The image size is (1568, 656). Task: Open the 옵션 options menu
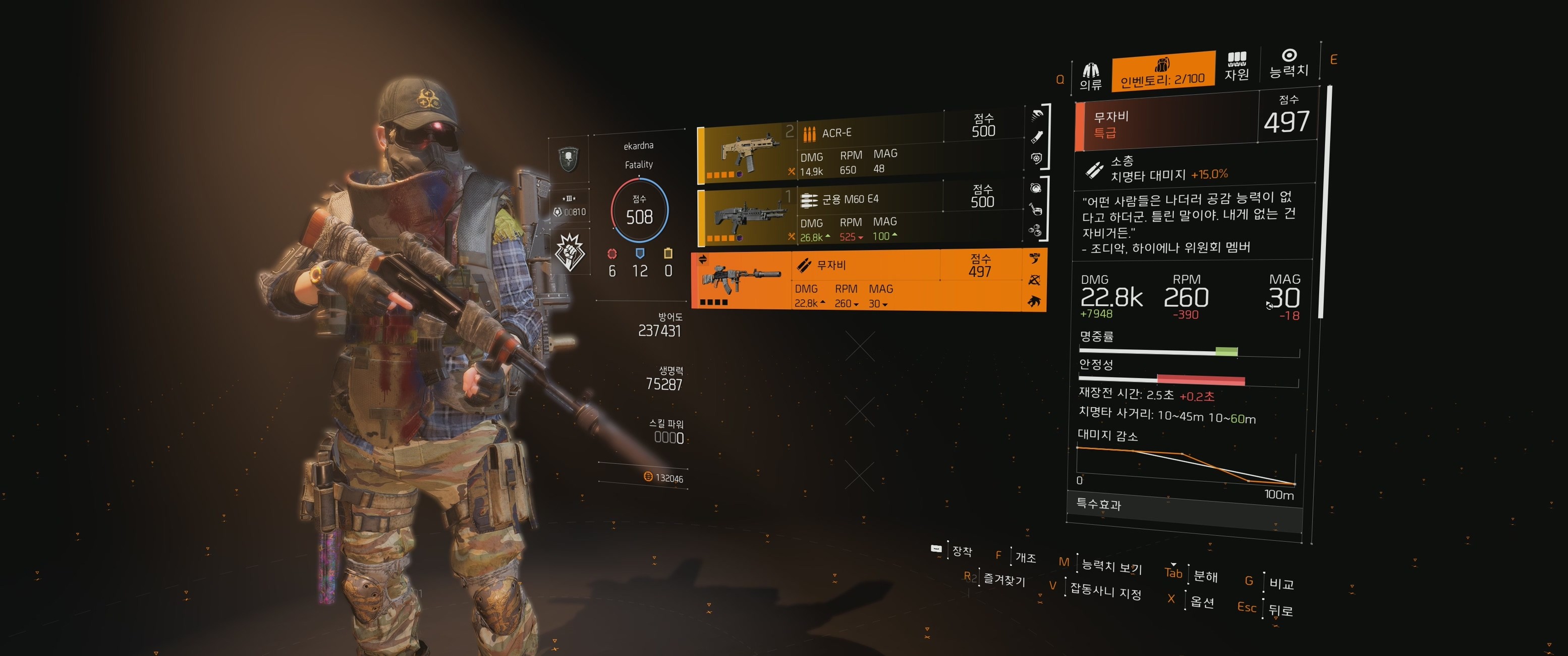click(1202, 602)
